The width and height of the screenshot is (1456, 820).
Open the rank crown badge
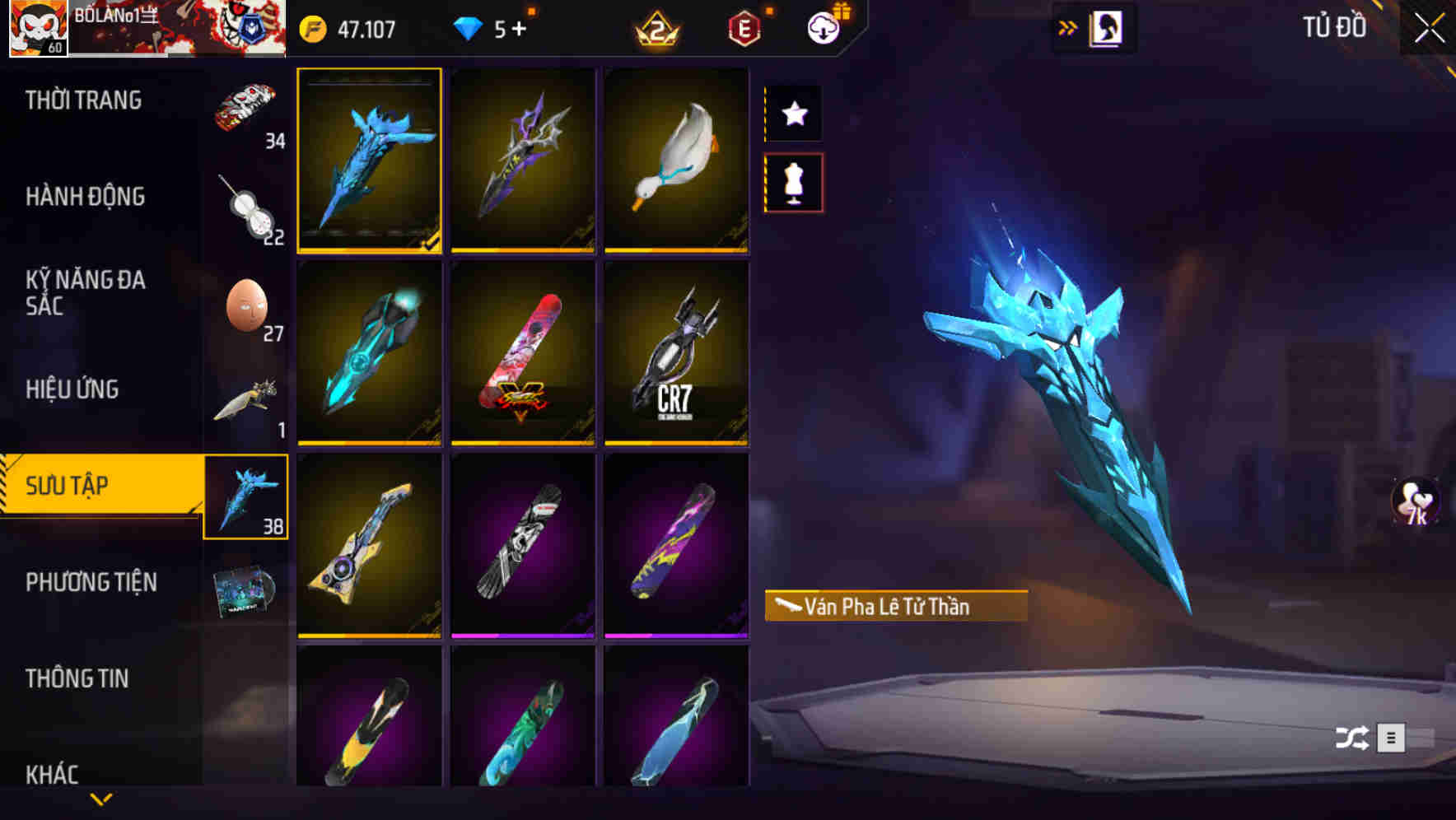click(x=659, y=27)
